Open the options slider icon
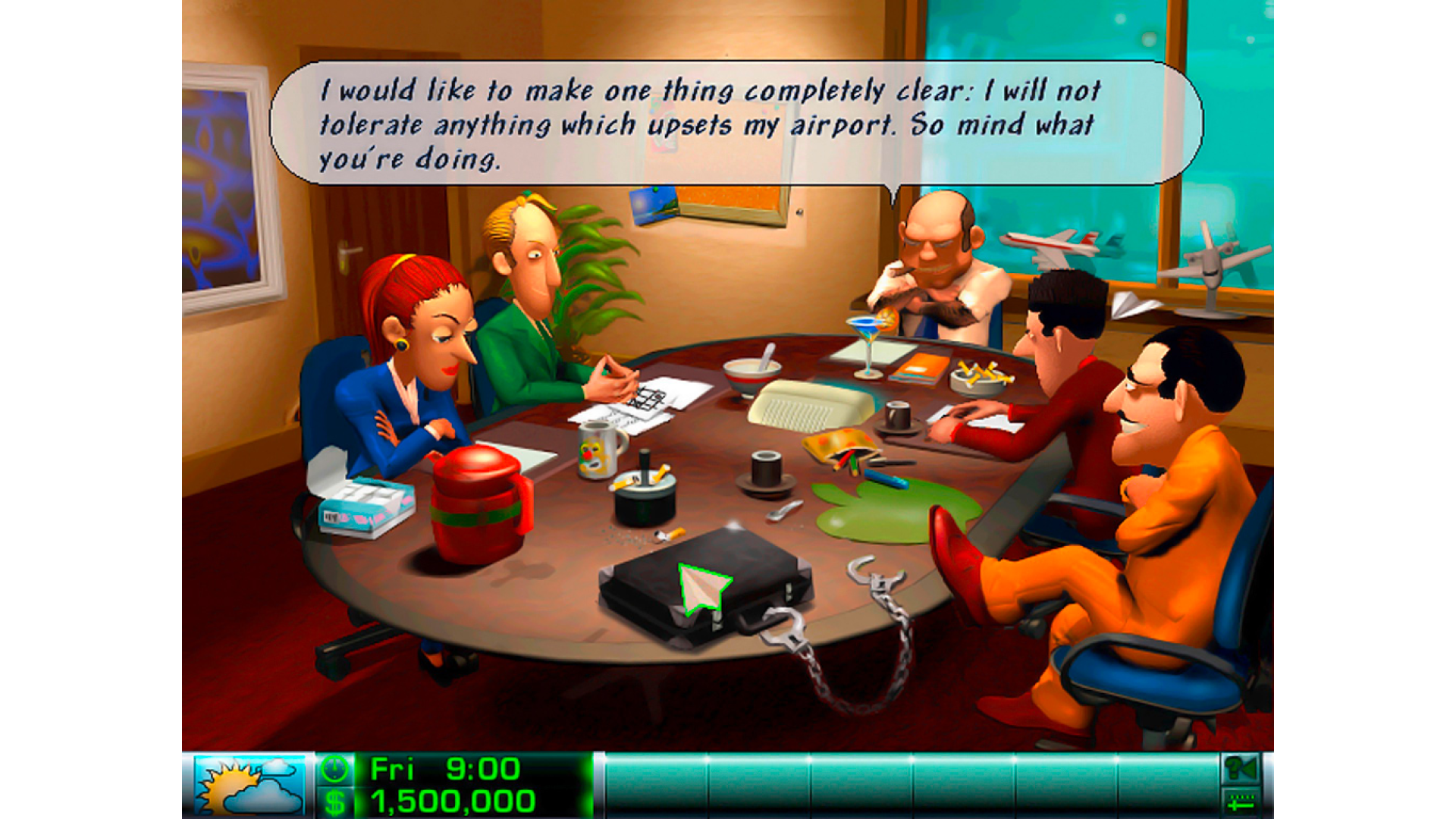Viewport: 1456px width, 819px height. pos(1239,802)
